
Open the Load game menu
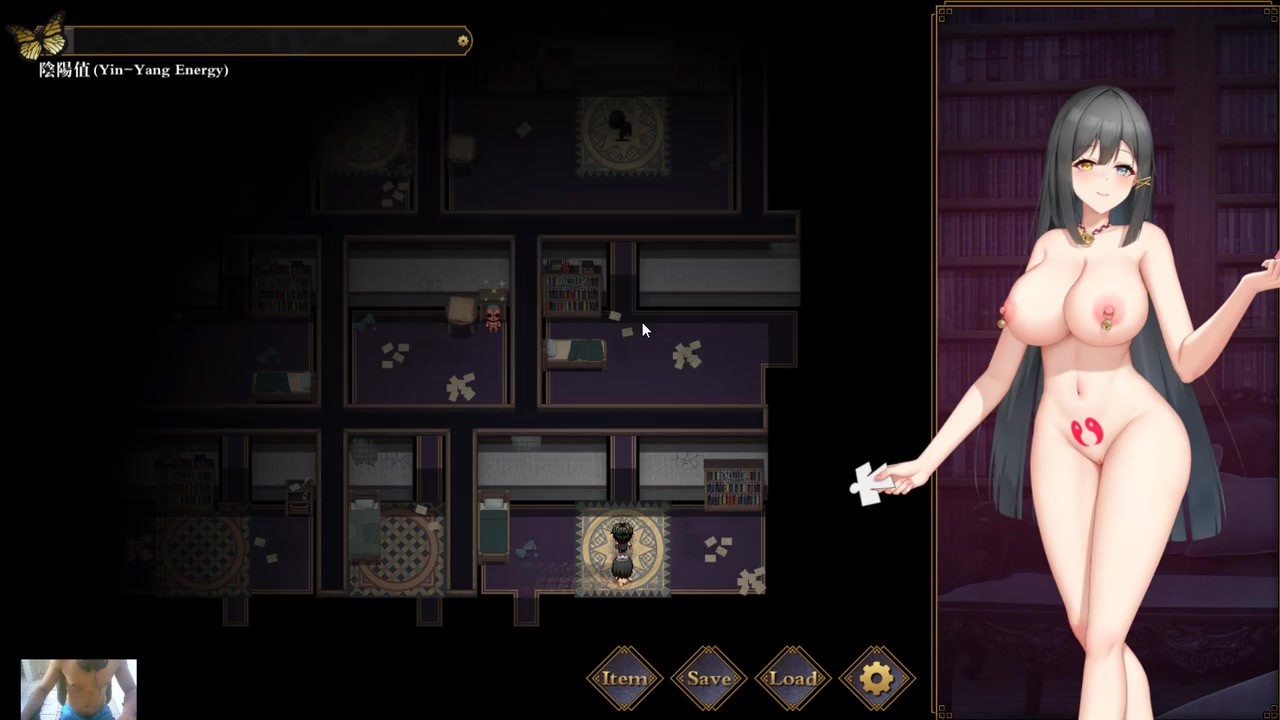pyautogui.click(x=793, y=679)
